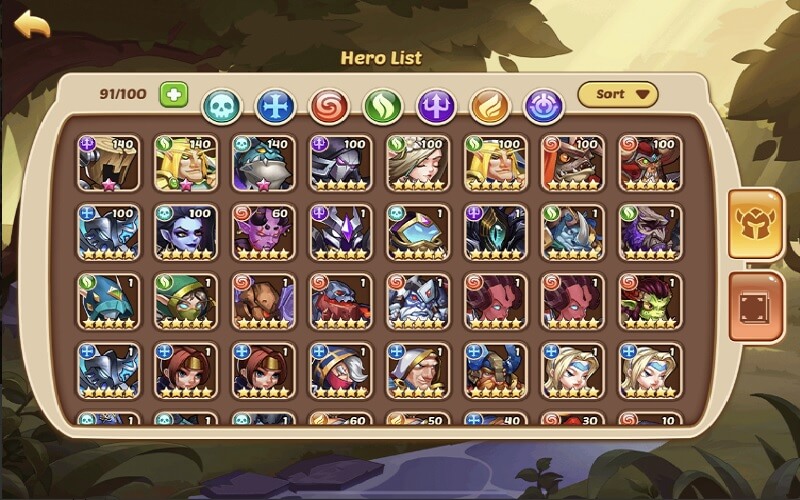This screenshot has width=800, height=500.
Task: Select the green-hooded masked elf hero
Action: click(x=185, y=302)
